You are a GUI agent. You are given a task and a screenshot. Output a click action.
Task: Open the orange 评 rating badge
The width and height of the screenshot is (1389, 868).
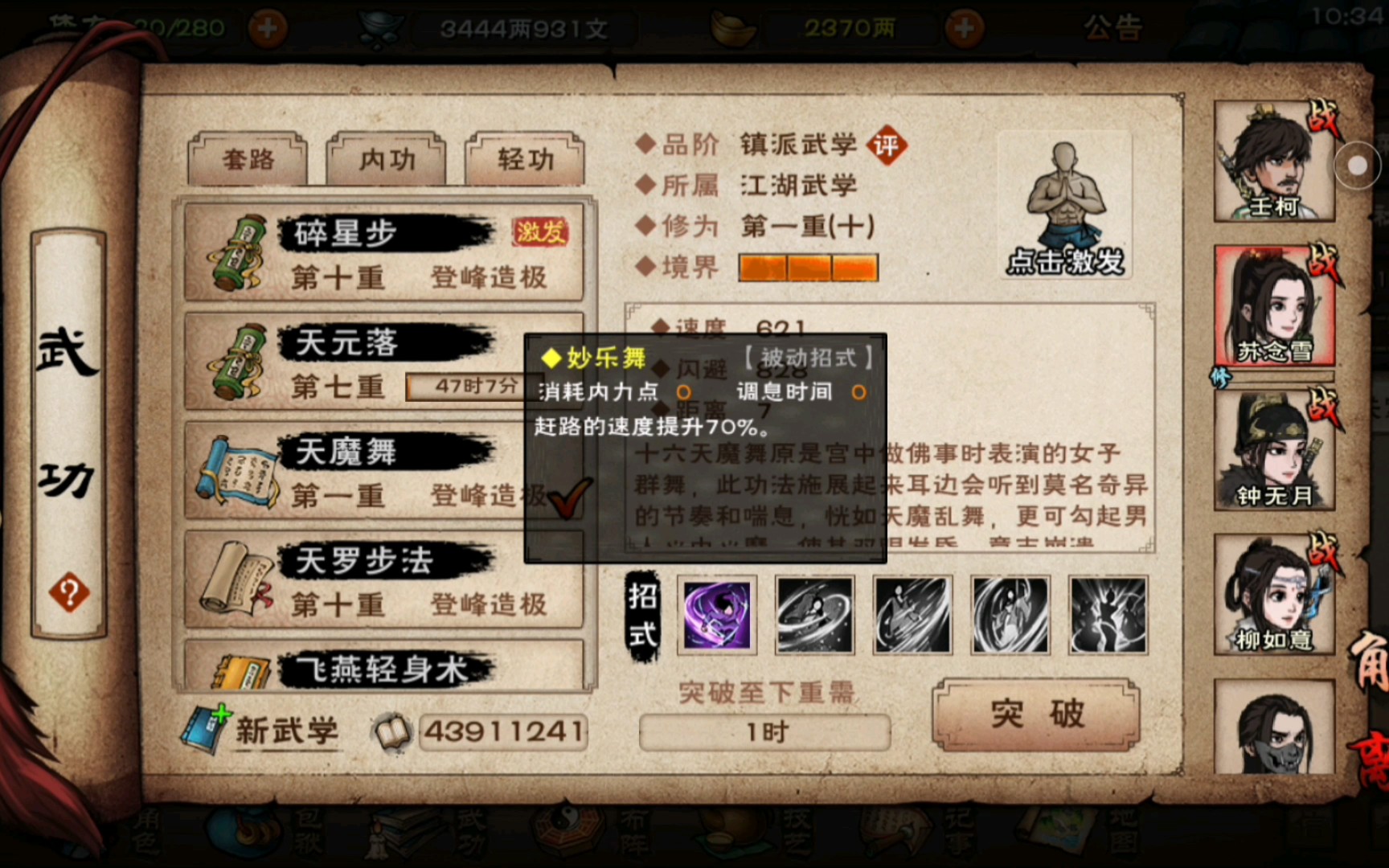[x=886, y=145]
